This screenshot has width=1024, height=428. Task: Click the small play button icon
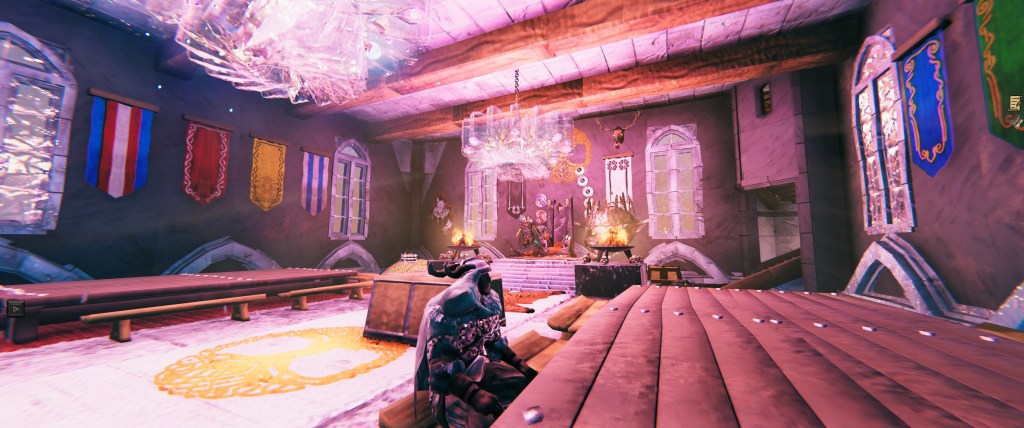pyautogui.click(x=14, y=308)
